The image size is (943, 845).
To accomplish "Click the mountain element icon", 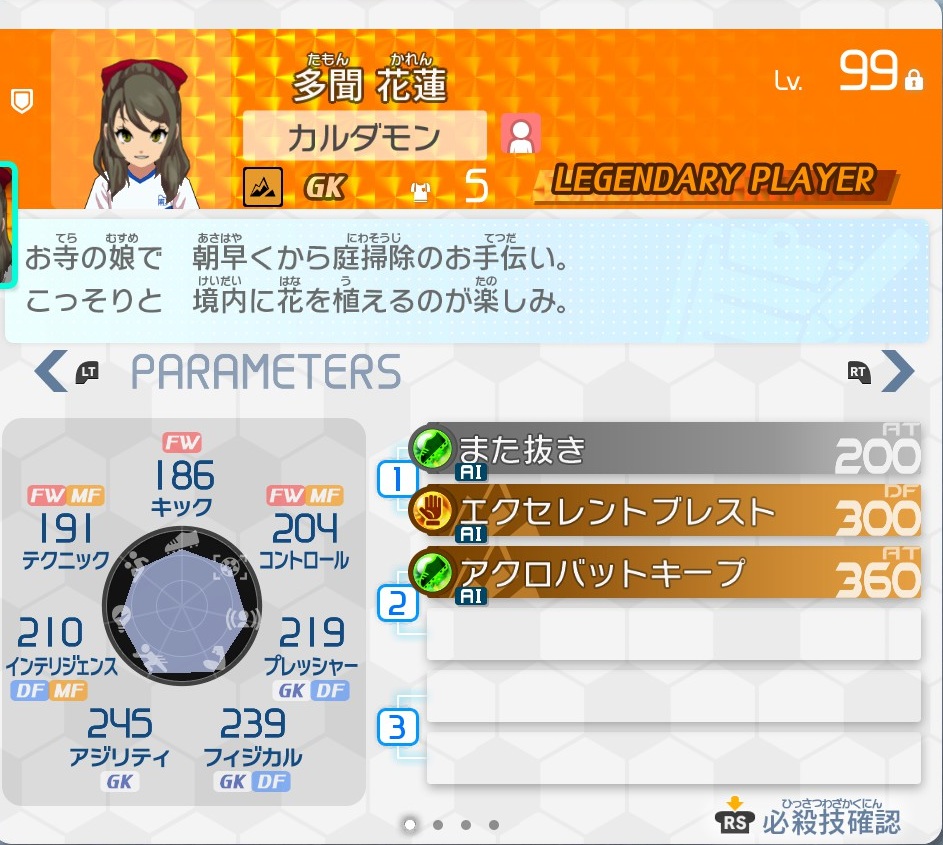I will 263,186.
